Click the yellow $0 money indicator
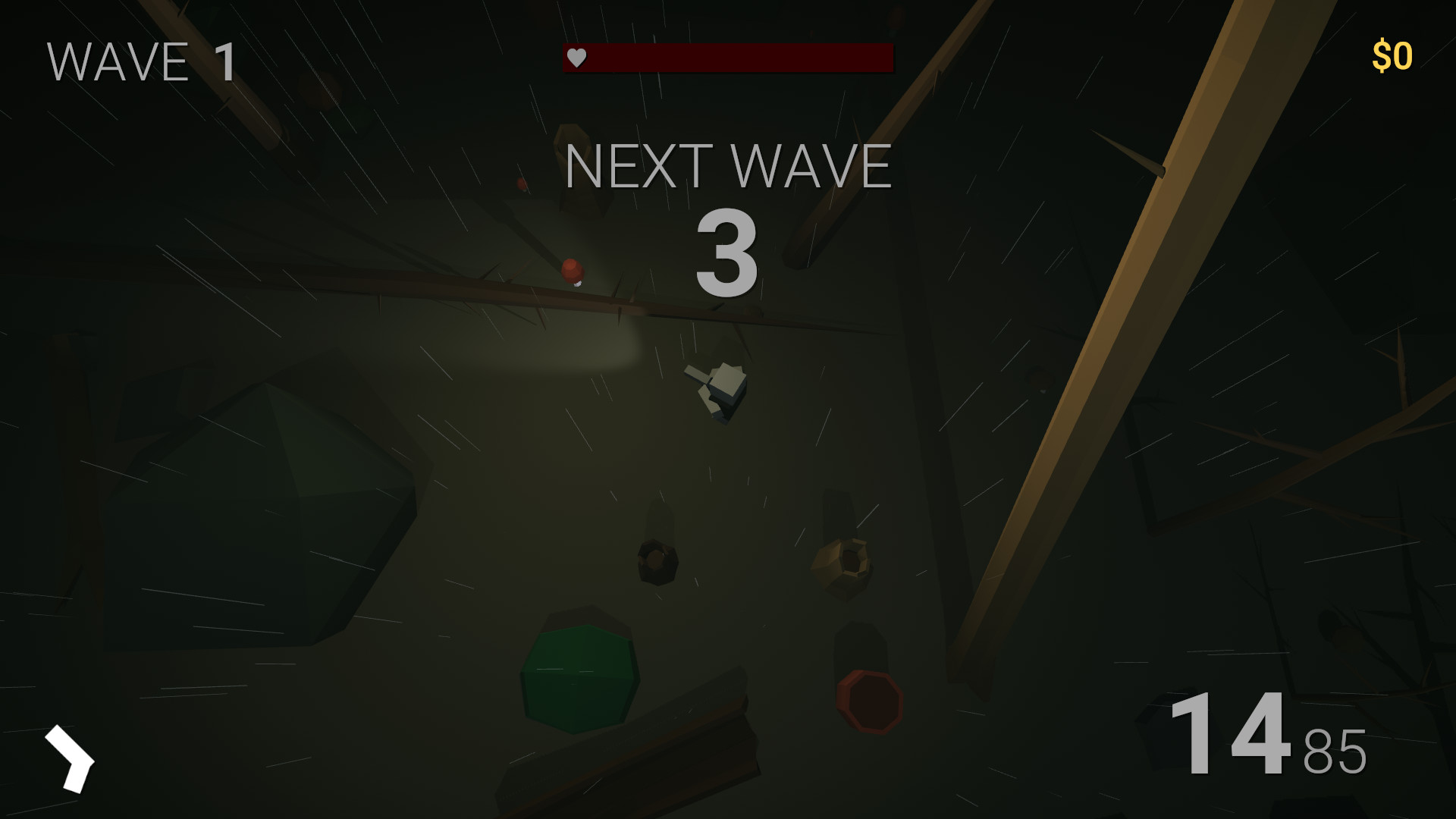This screenshot has width=1456, height=819. (1393, 54)
